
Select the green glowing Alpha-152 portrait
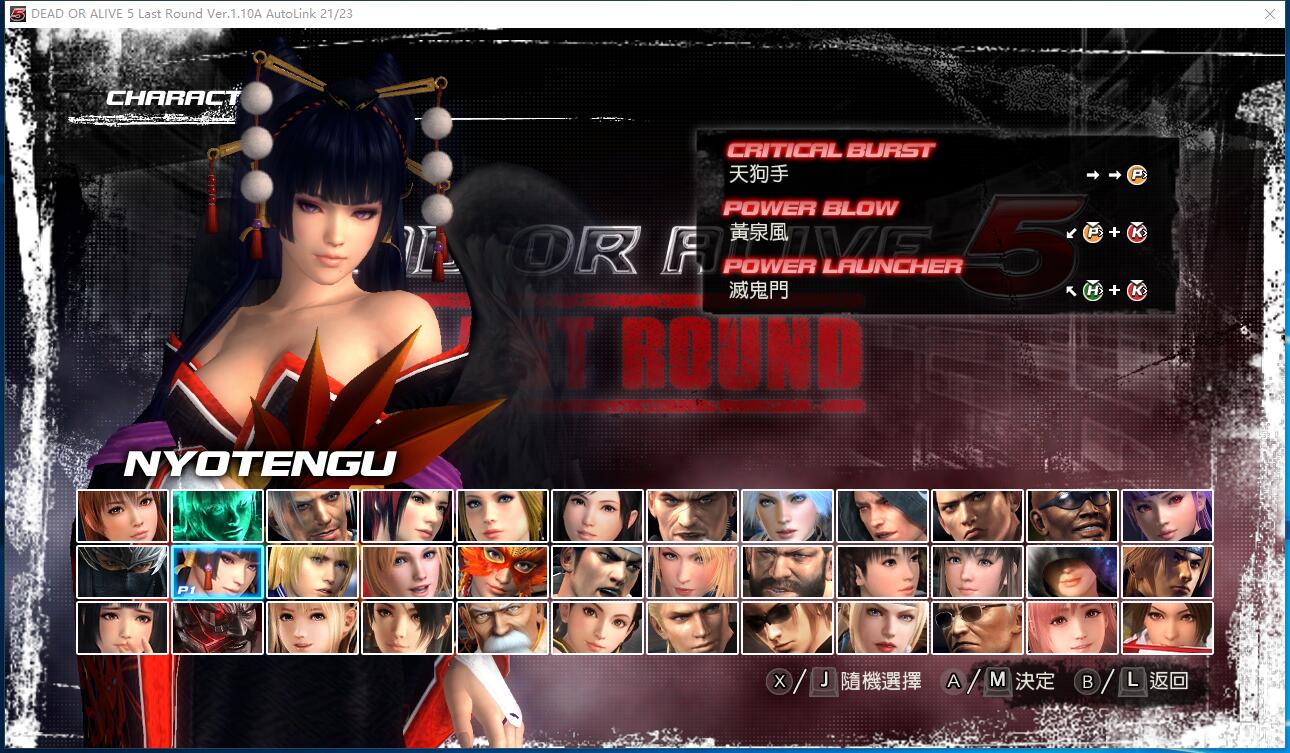point(217,515)
